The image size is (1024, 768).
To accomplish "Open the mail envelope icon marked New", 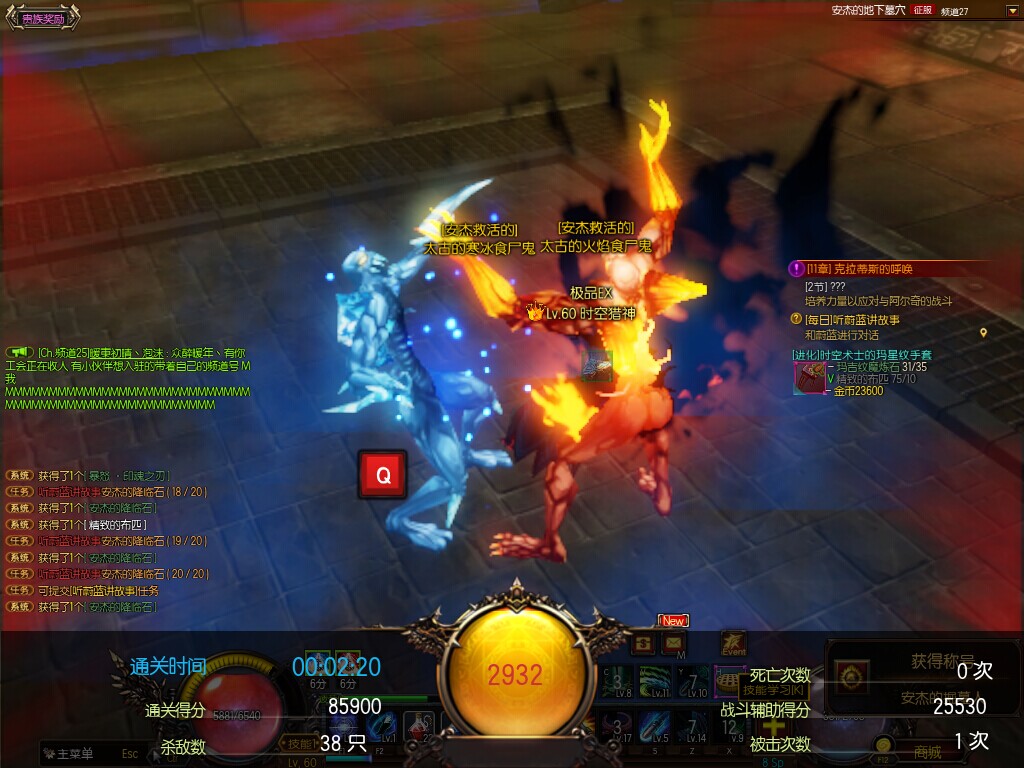I will pyautogui.click(x=673, y=642).
